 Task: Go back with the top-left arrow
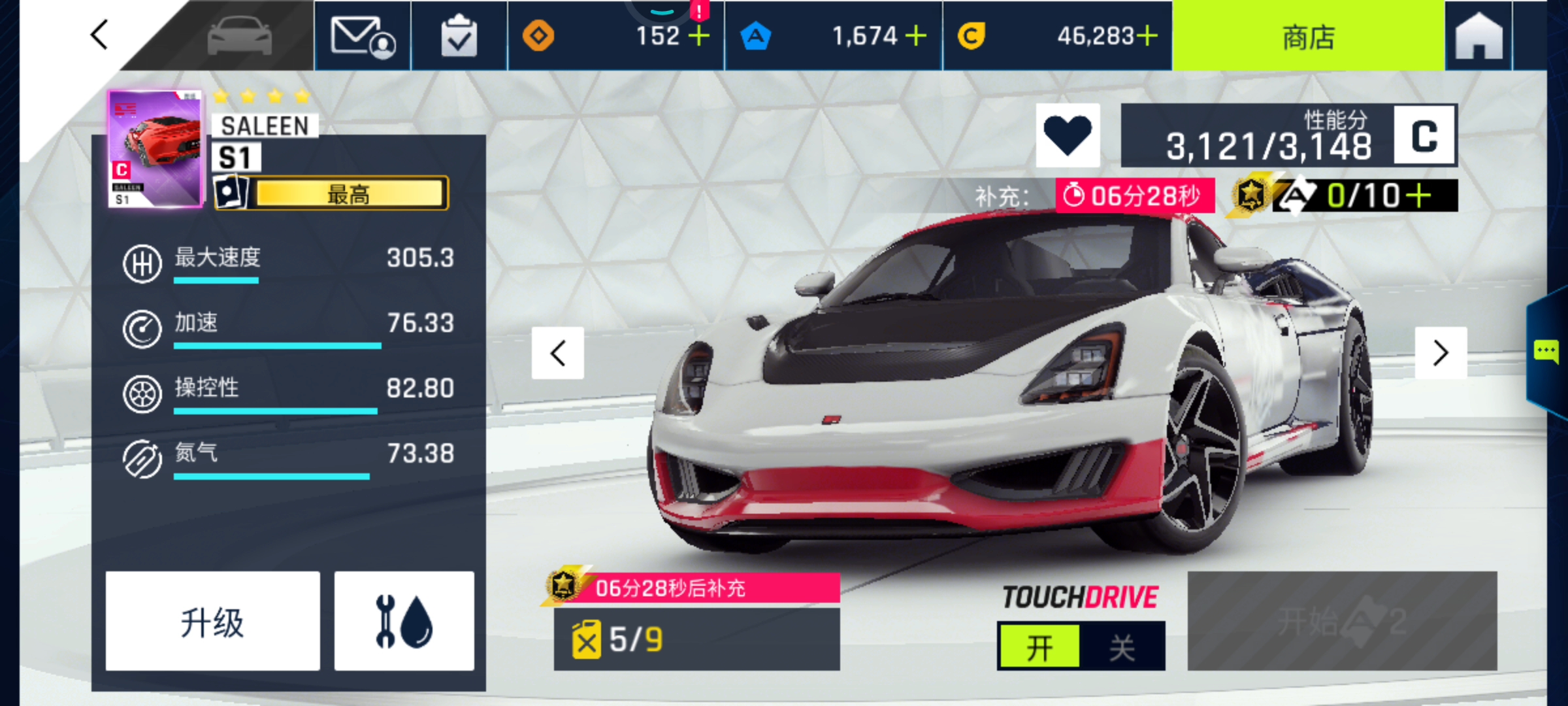coord(99,35)
